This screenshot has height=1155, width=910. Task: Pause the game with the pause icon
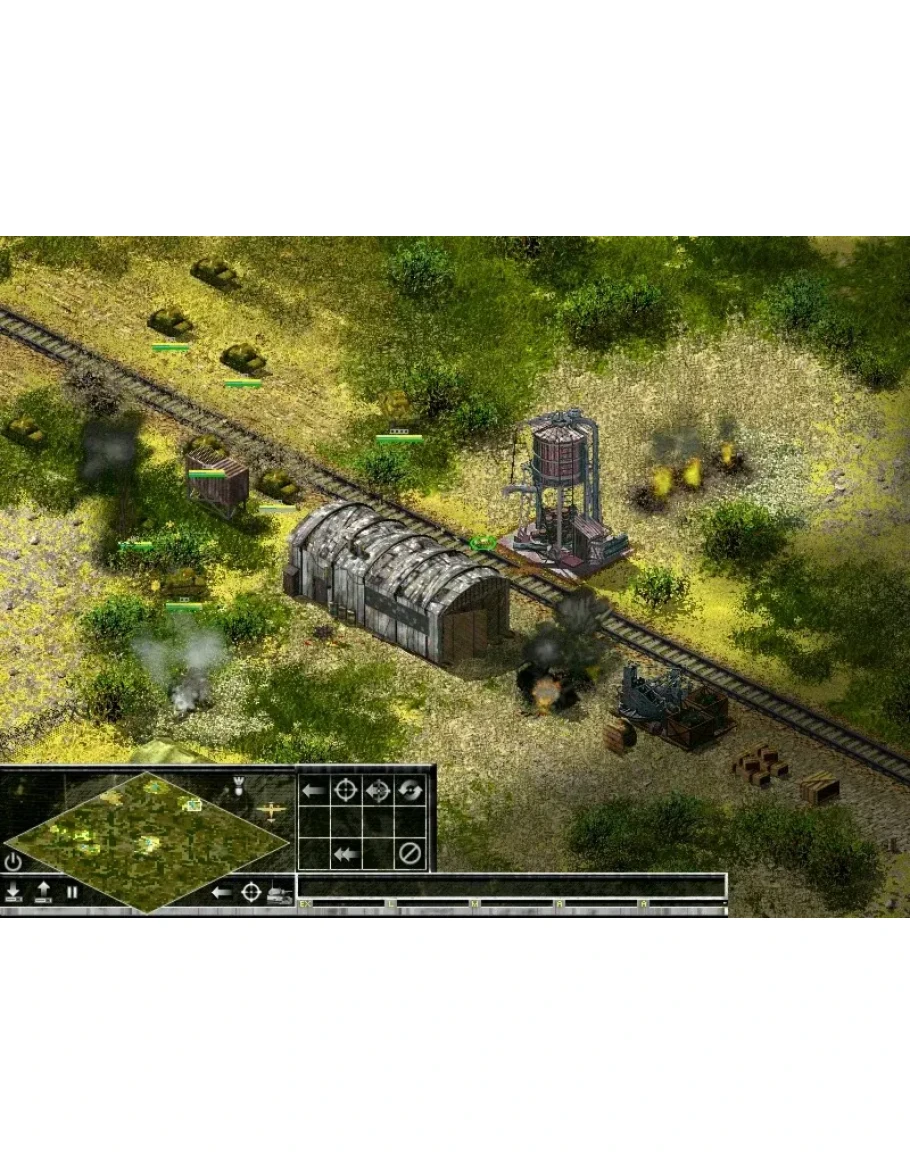(x=72, y=891)
